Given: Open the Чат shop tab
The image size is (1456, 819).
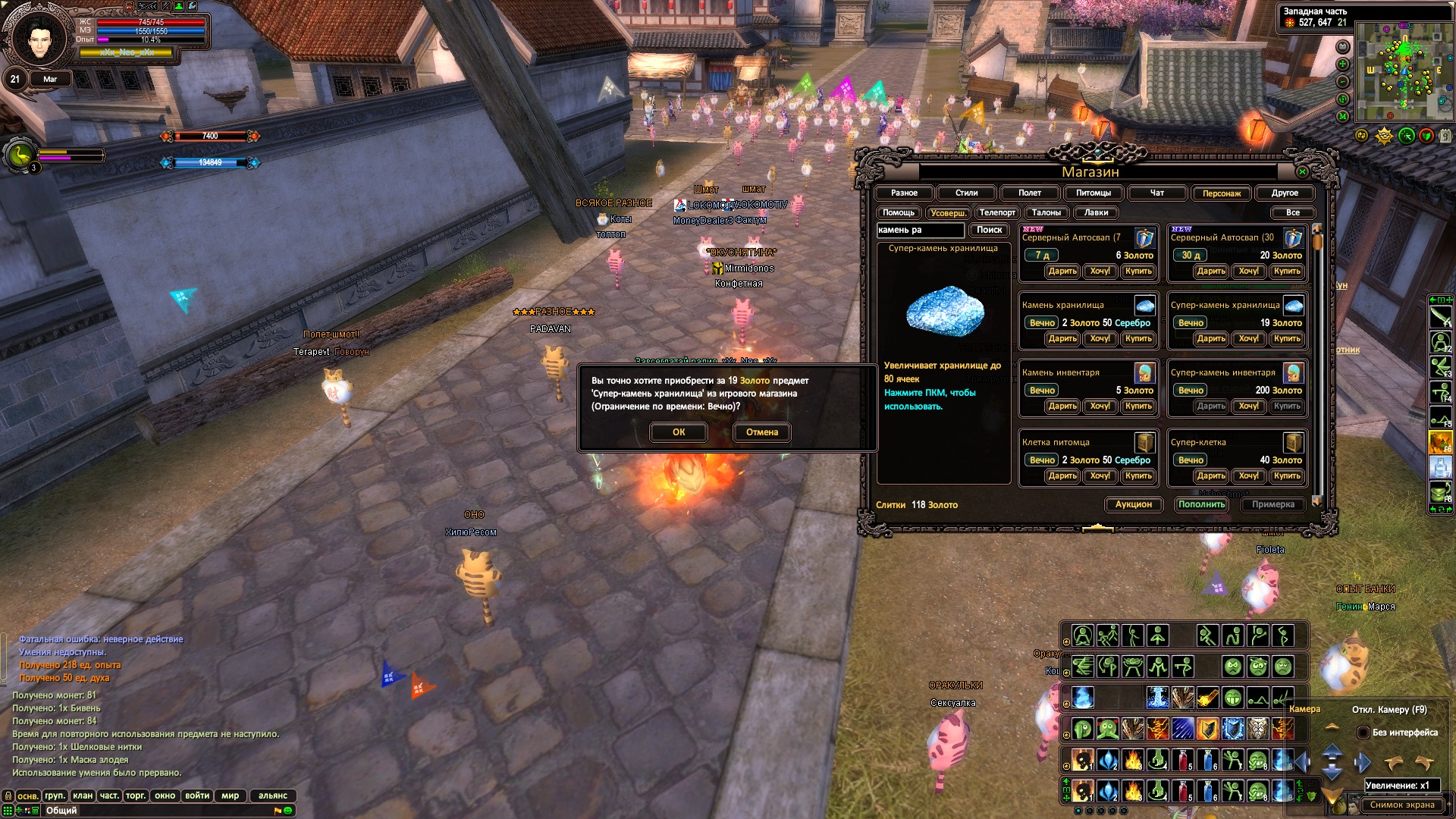Looking at the screenshot, I should [1156, 193].
